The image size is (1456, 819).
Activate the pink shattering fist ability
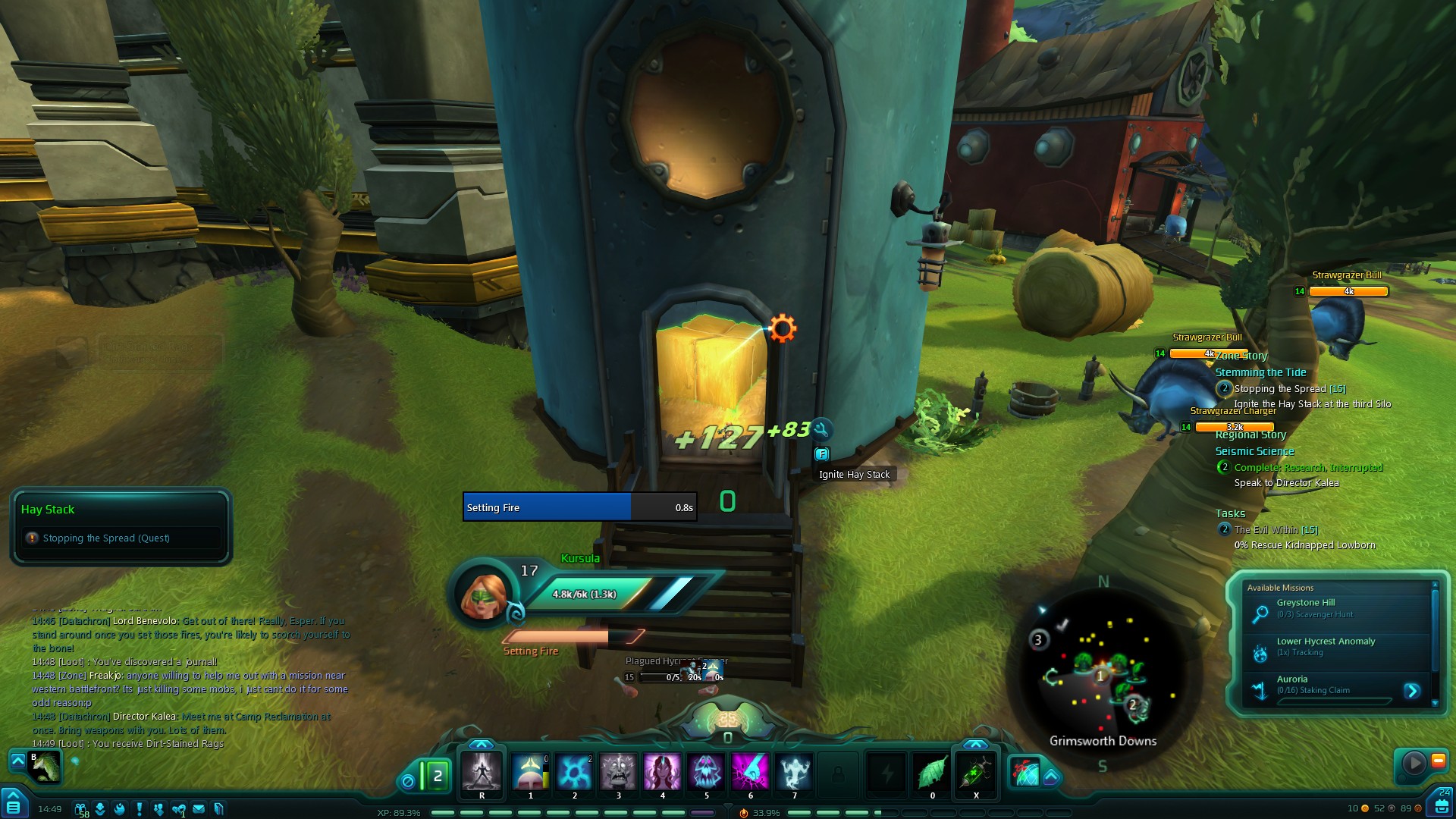coord(750,772)
